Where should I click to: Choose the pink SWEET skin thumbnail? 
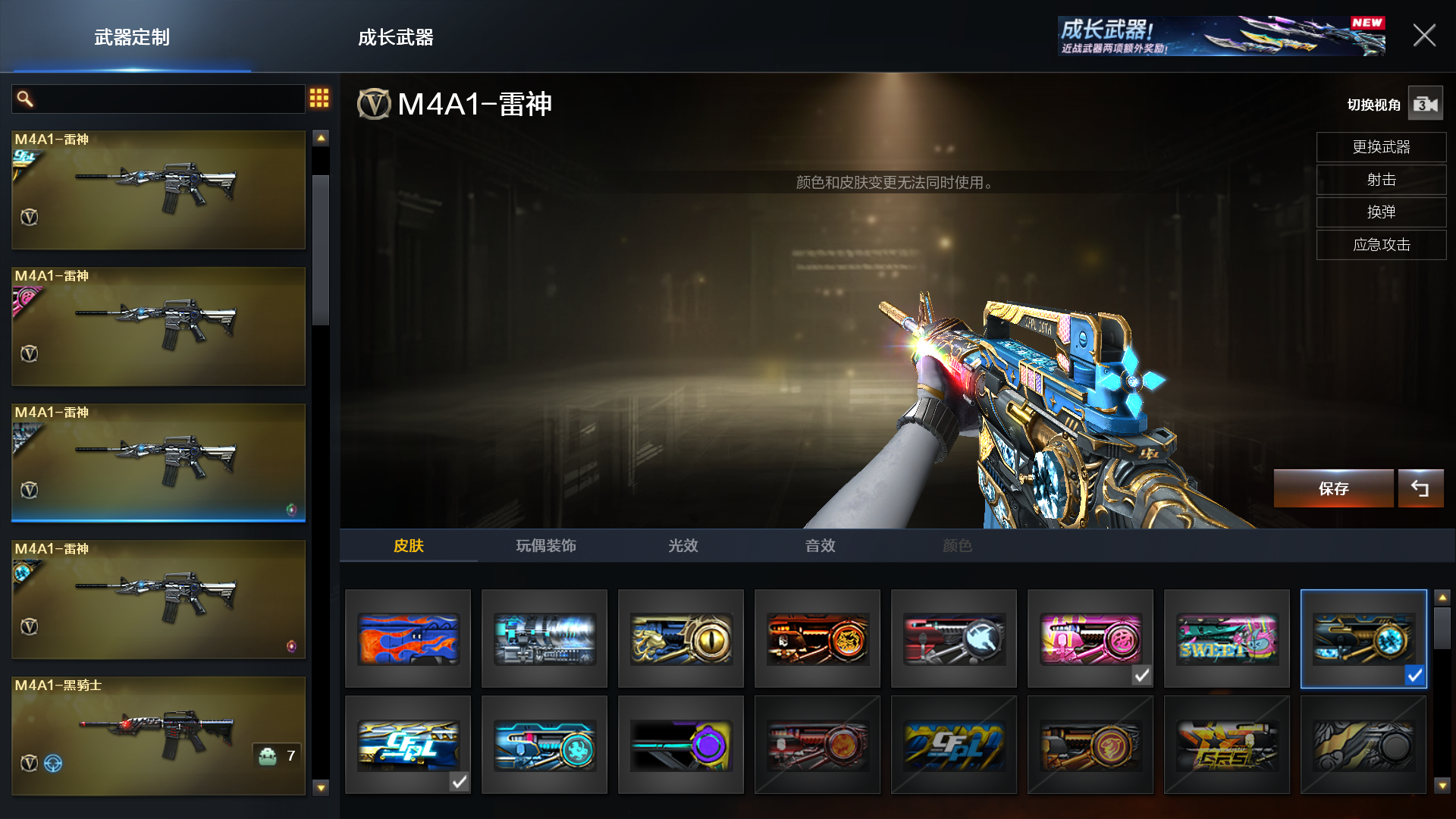click(1226, 639)
